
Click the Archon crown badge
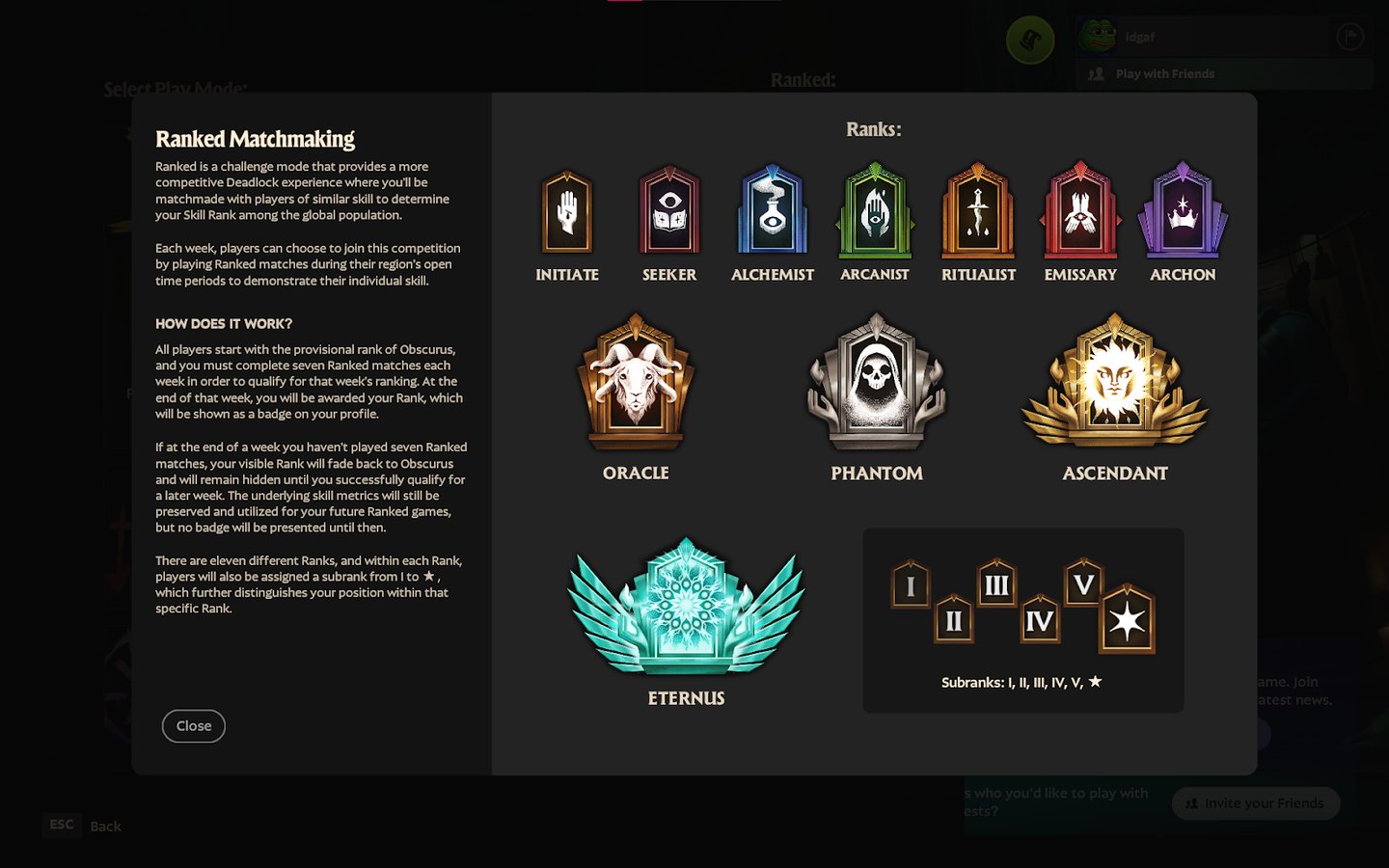click(x=1183, y=212)
